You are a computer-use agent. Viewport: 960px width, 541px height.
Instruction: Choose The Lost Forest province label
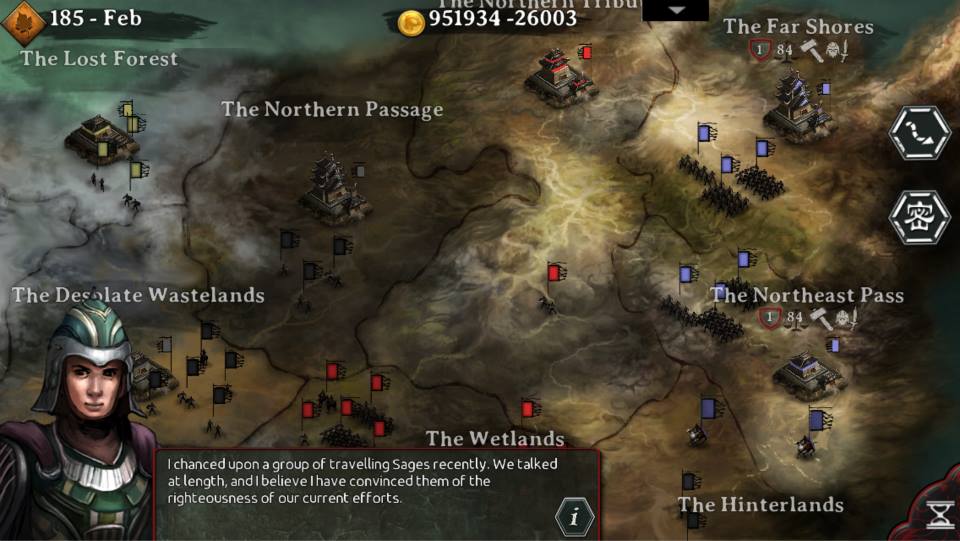99,59
